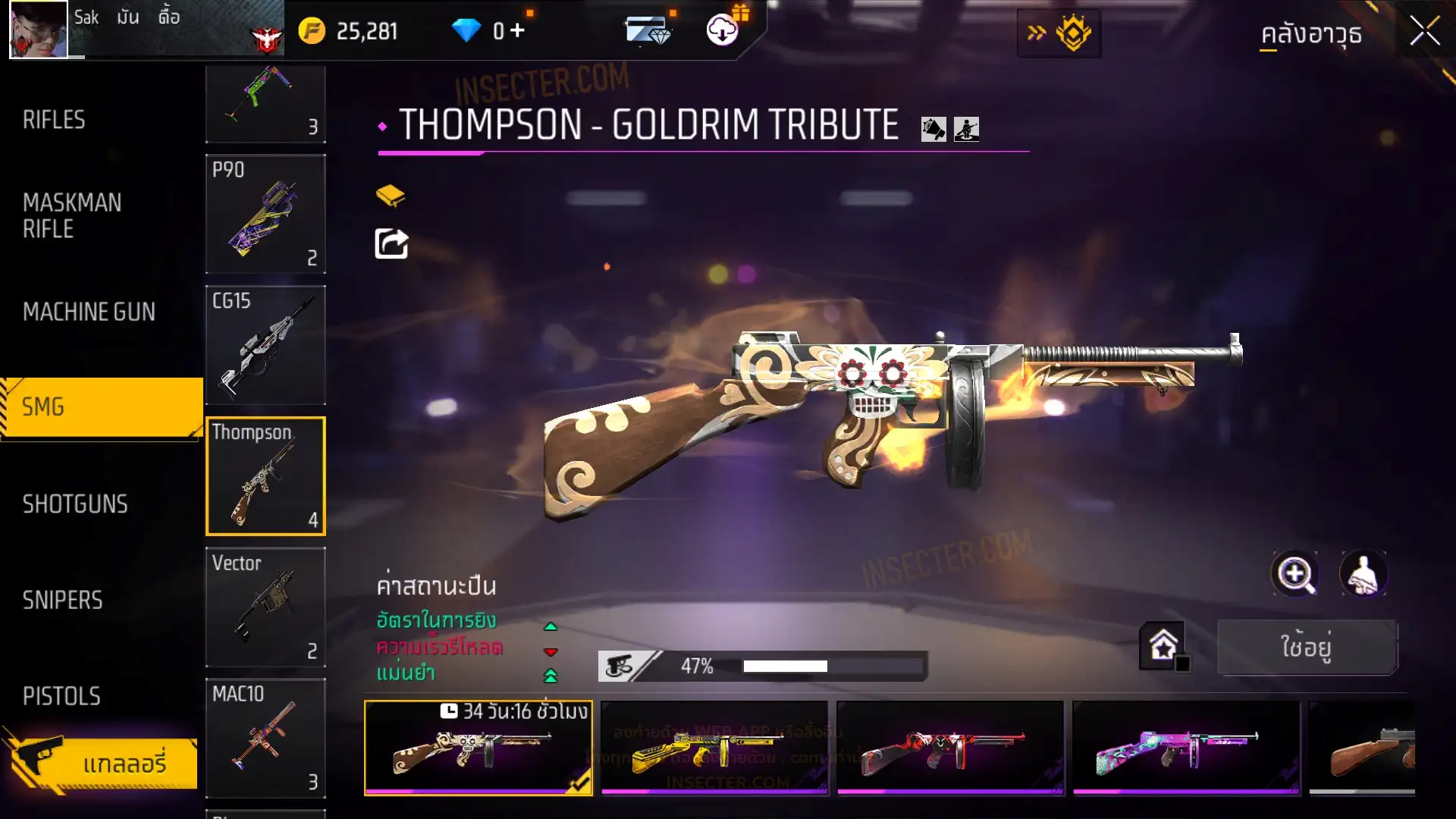Choose the CG15 weapon tile

pyautogui.click(x=265, y=345)
